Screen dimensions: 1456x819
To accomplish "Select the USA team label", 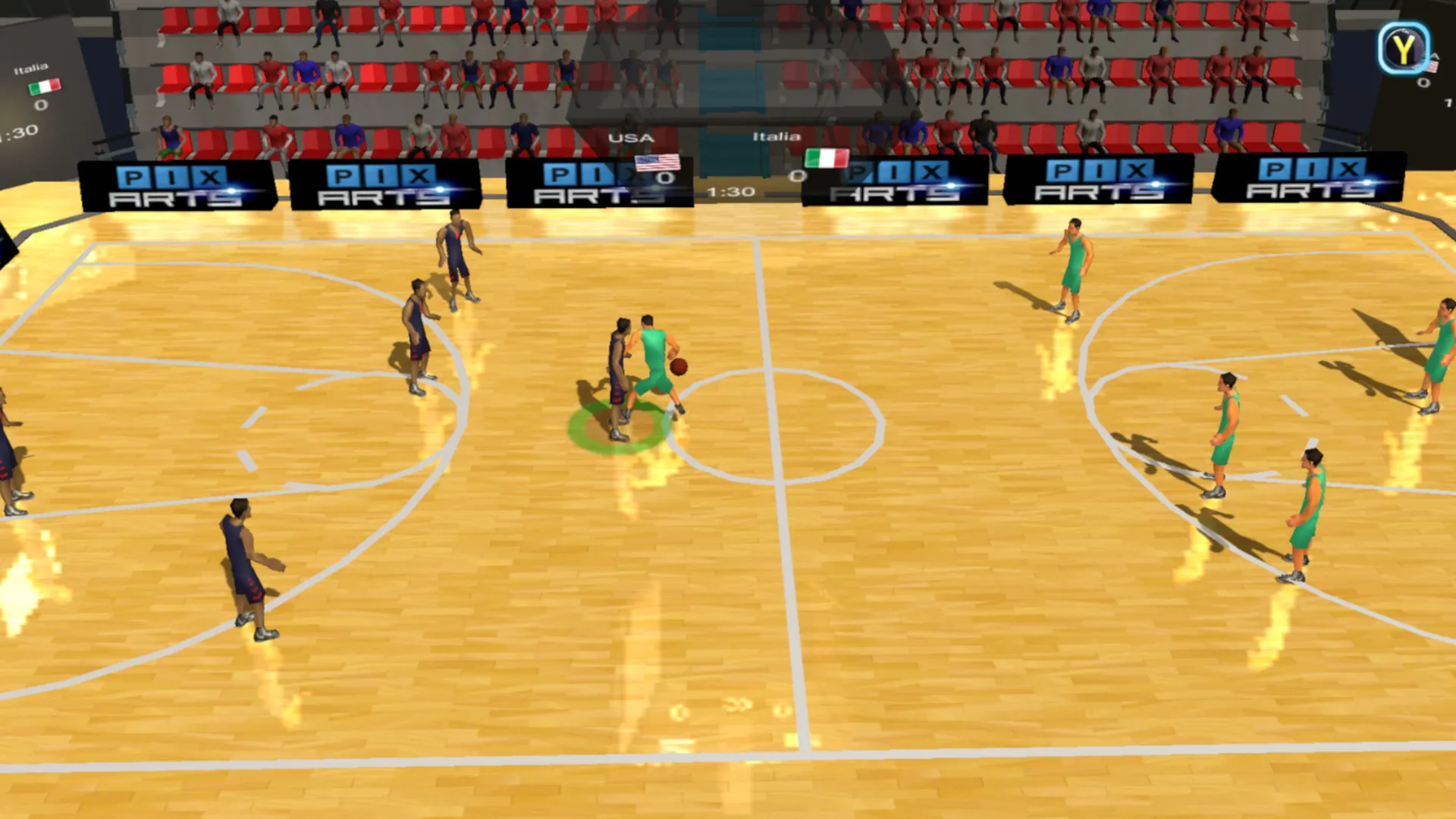I will [x=630, y=138].
